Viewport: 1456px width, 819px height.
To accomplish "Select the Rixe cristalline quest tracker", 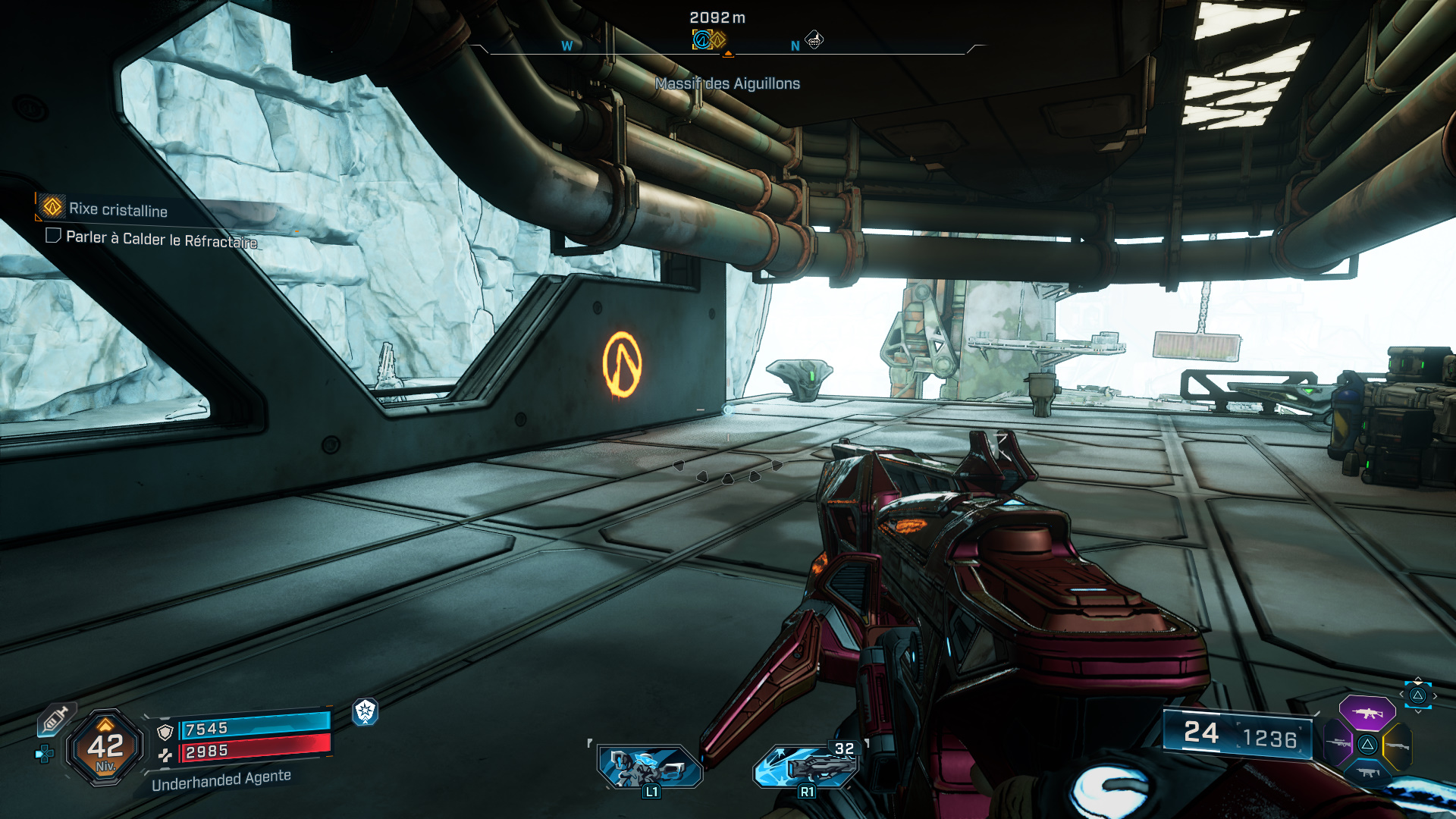I will (118, 209).
